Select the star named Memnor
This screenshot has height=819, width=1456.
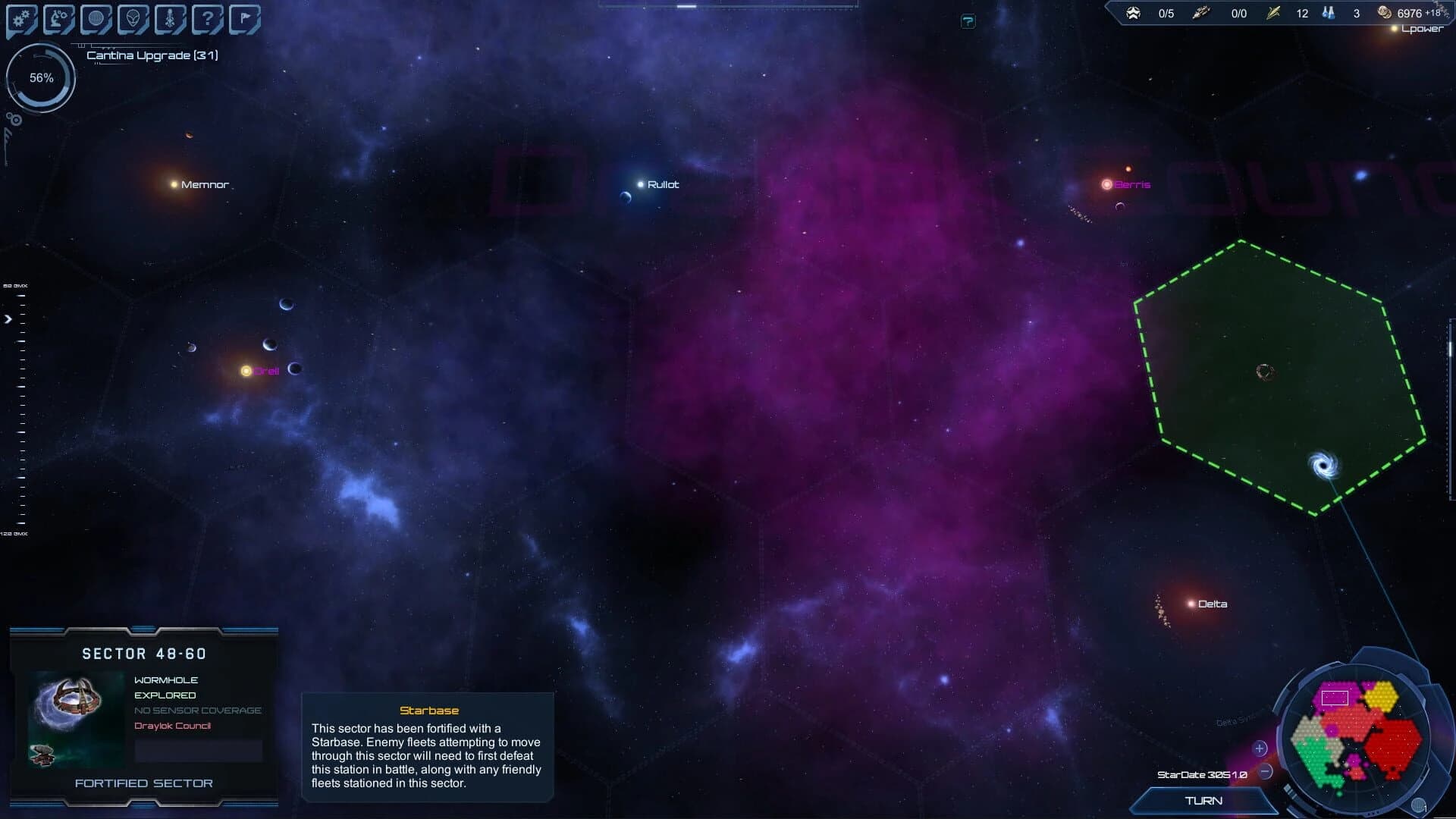tap(173, 184)
